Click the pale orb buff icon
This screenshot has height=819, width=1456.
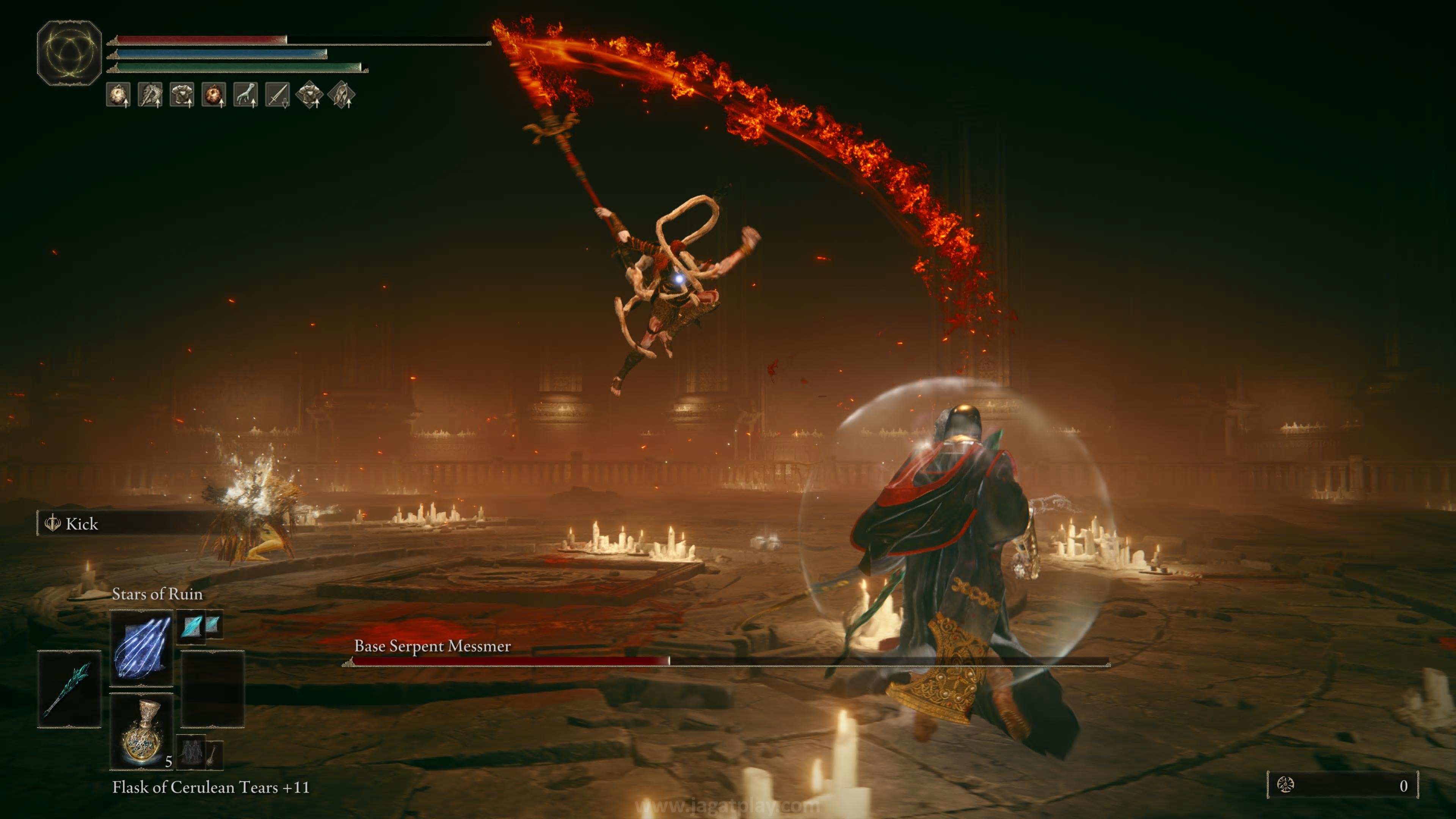tap(118, 94)
